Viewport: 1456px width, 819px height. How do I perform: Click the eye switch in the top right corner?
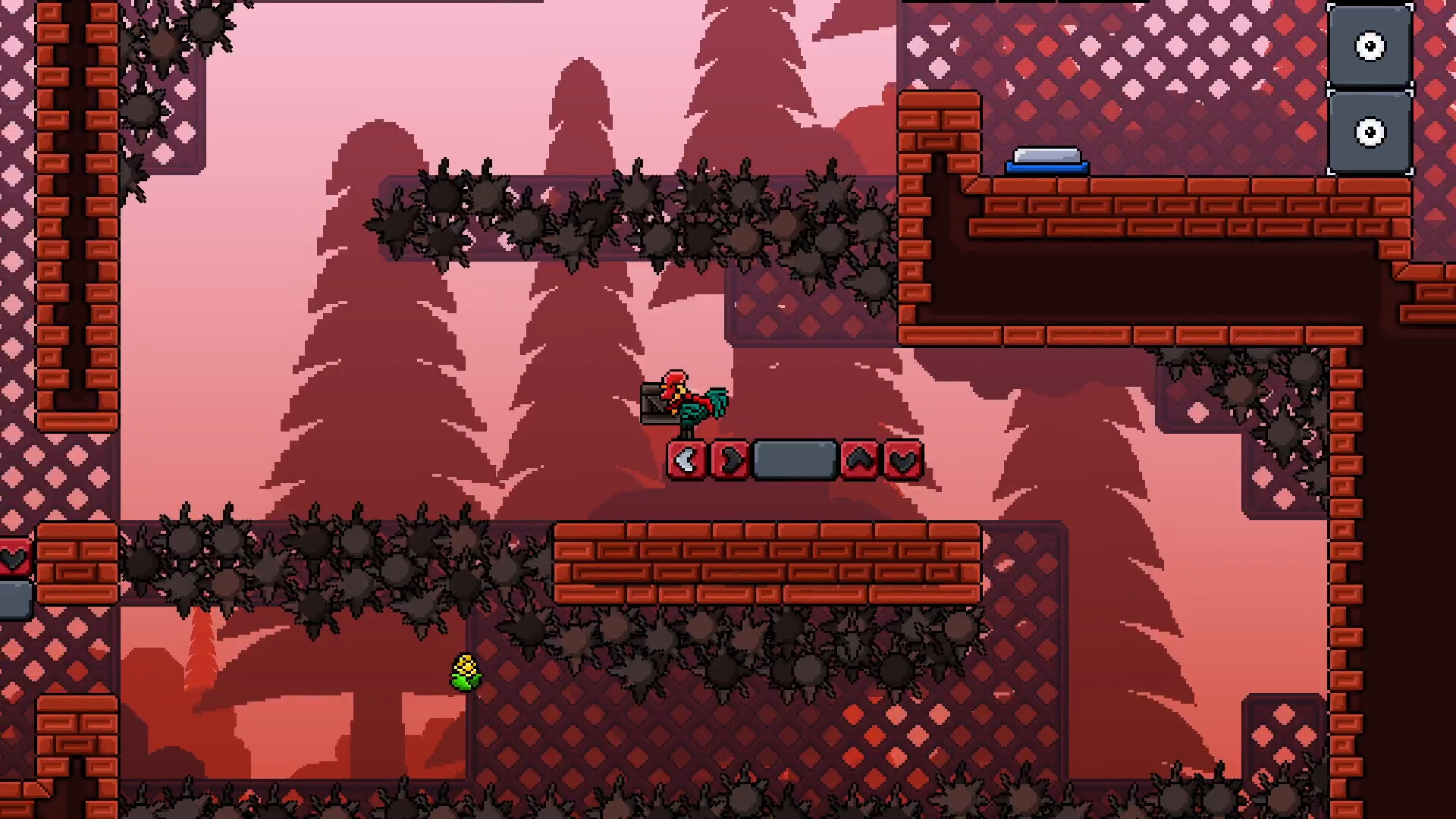pyautogui.click(x=1371, y=45)
